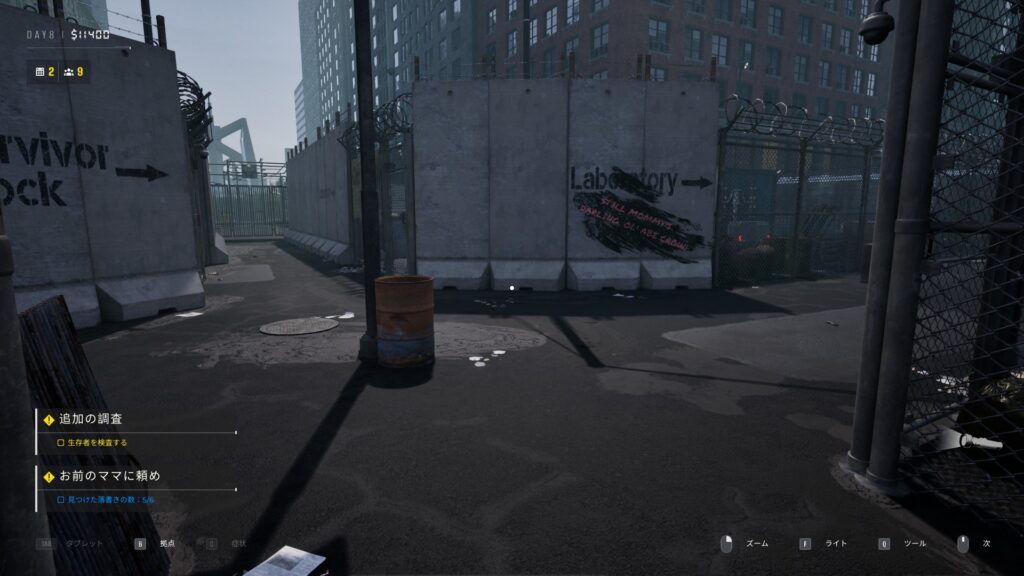Screen dimensions: 1024x576
Task: Select the お前のママに頼め quest entry
Action: click(110, 475)
